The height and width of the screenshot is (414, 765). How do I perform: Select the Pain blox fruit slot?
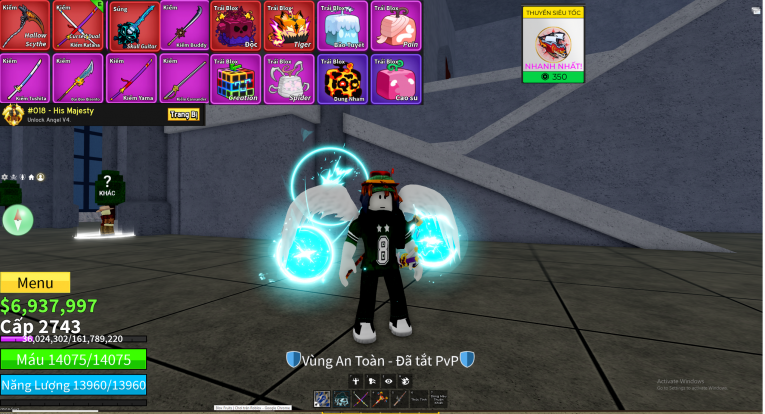tap(395, 26)
